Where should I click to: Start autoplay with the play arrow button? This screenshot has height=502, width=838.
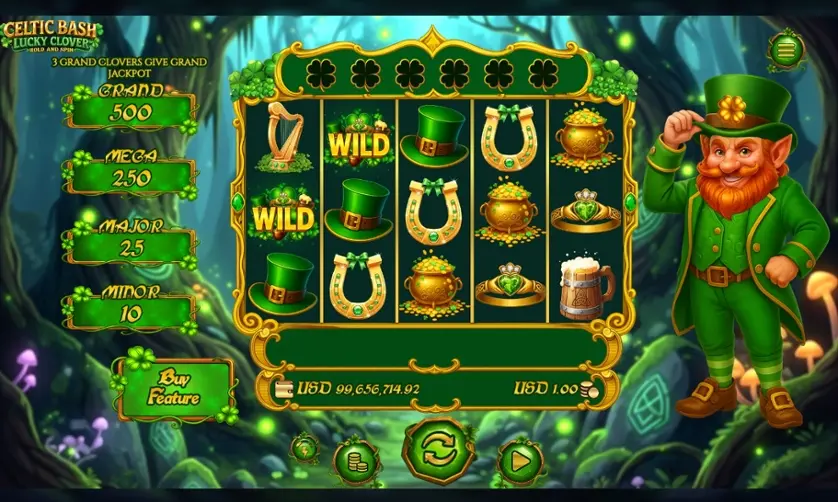(520, 462)
